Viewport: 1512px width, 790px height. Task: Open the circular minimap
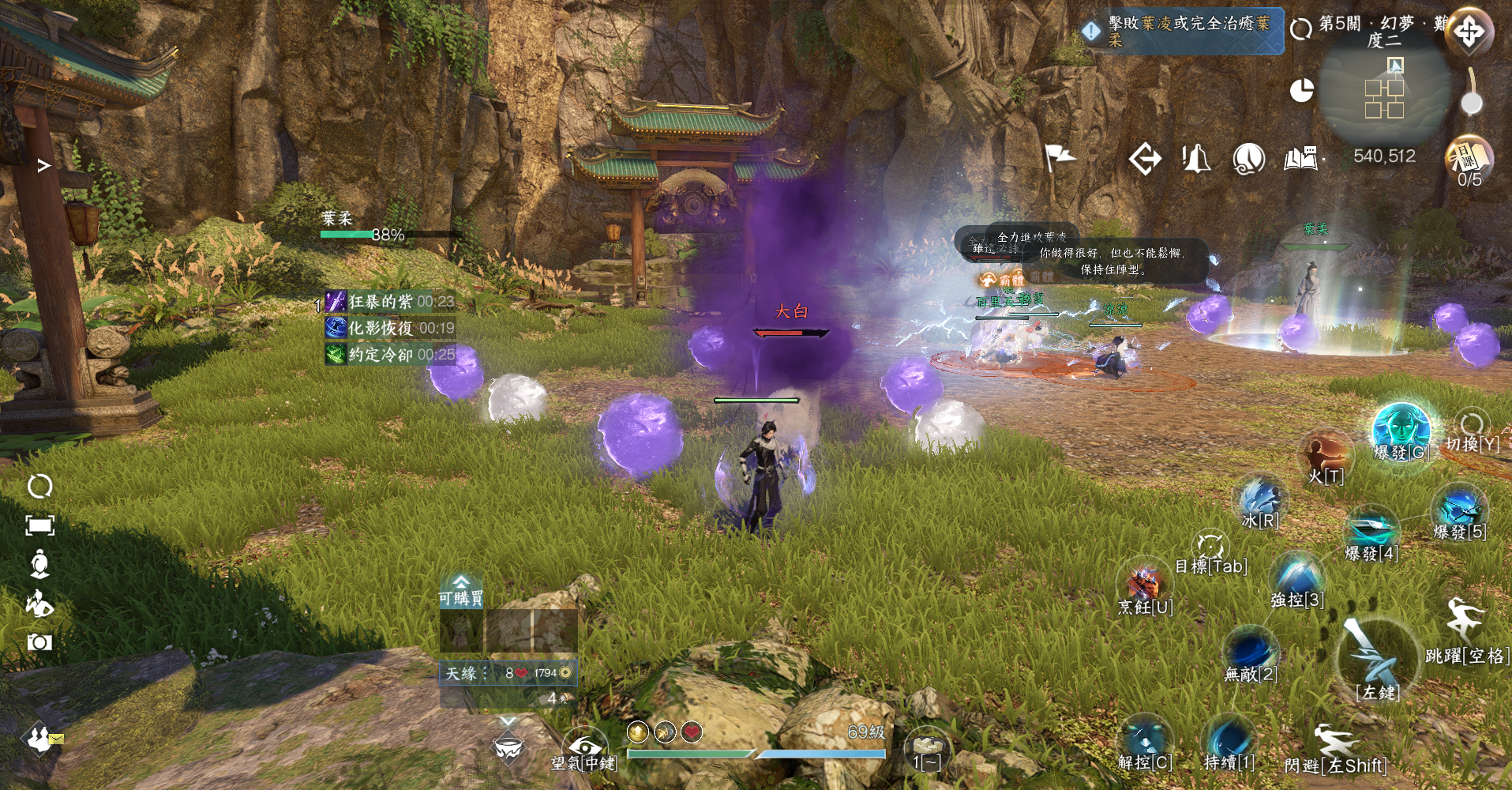pos(1385,88)
